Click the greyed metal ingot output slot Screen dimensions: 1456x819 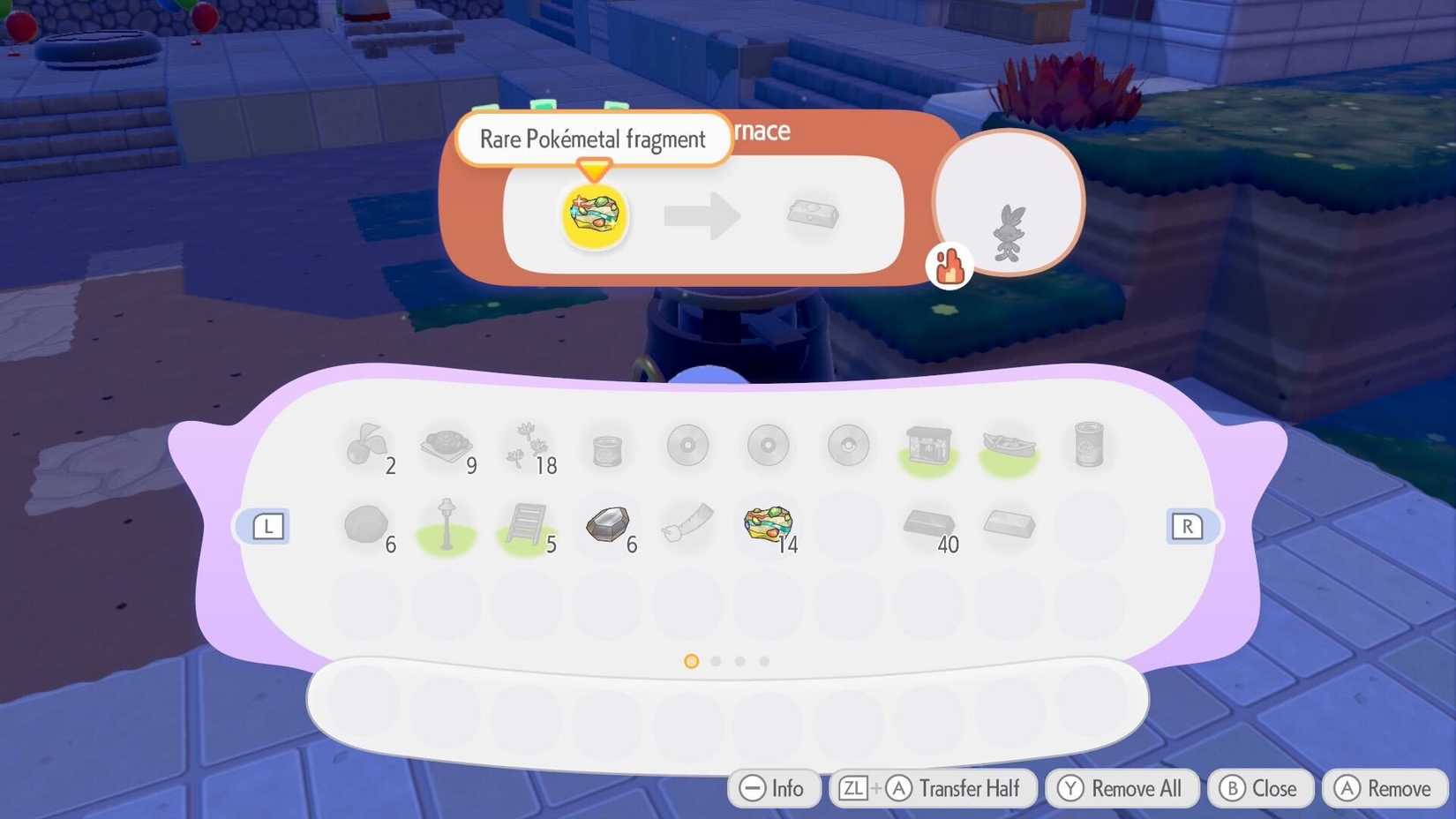pos(812,214)
